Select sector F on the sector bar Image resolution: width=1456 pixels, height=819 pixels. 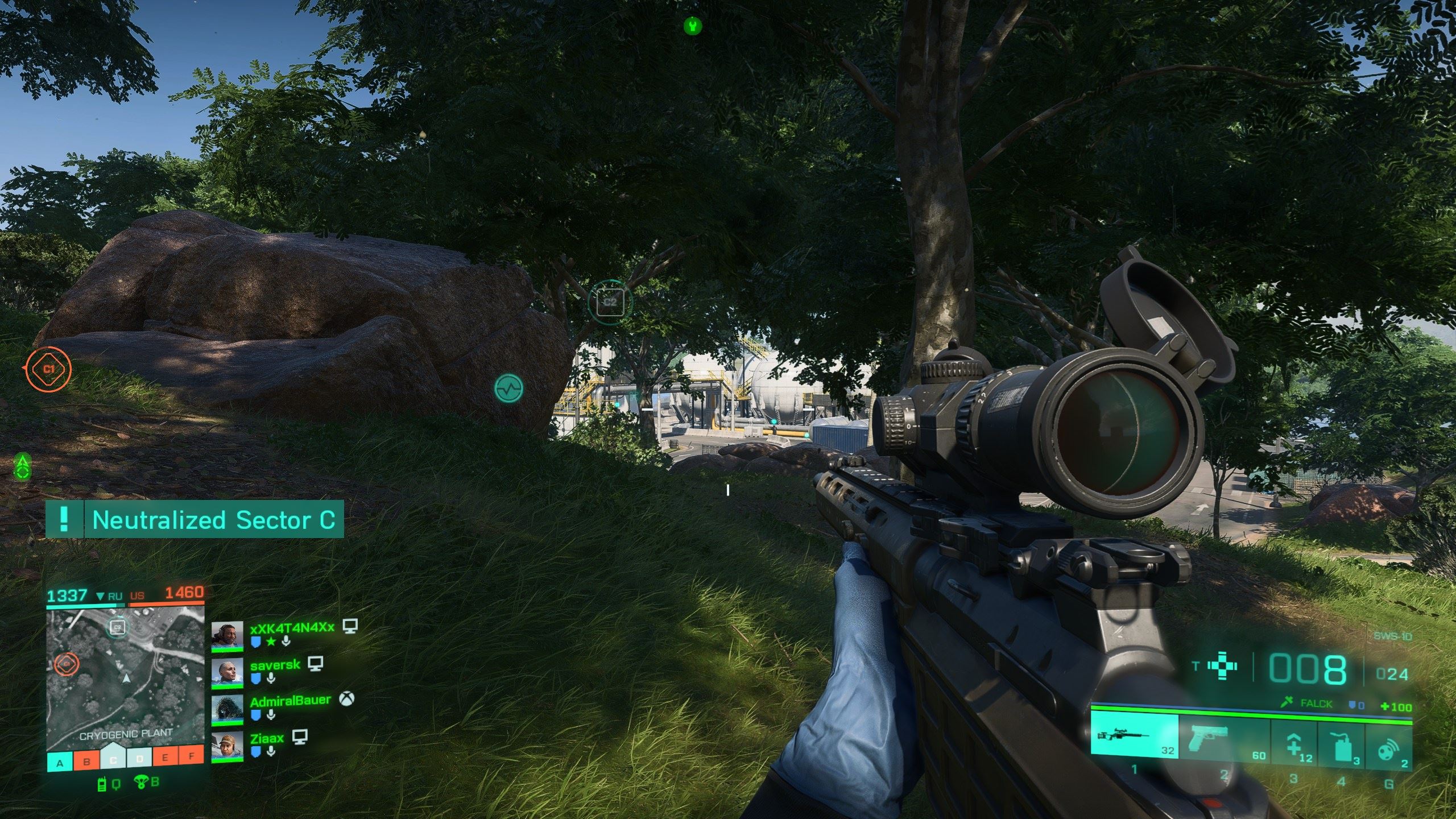192,756
